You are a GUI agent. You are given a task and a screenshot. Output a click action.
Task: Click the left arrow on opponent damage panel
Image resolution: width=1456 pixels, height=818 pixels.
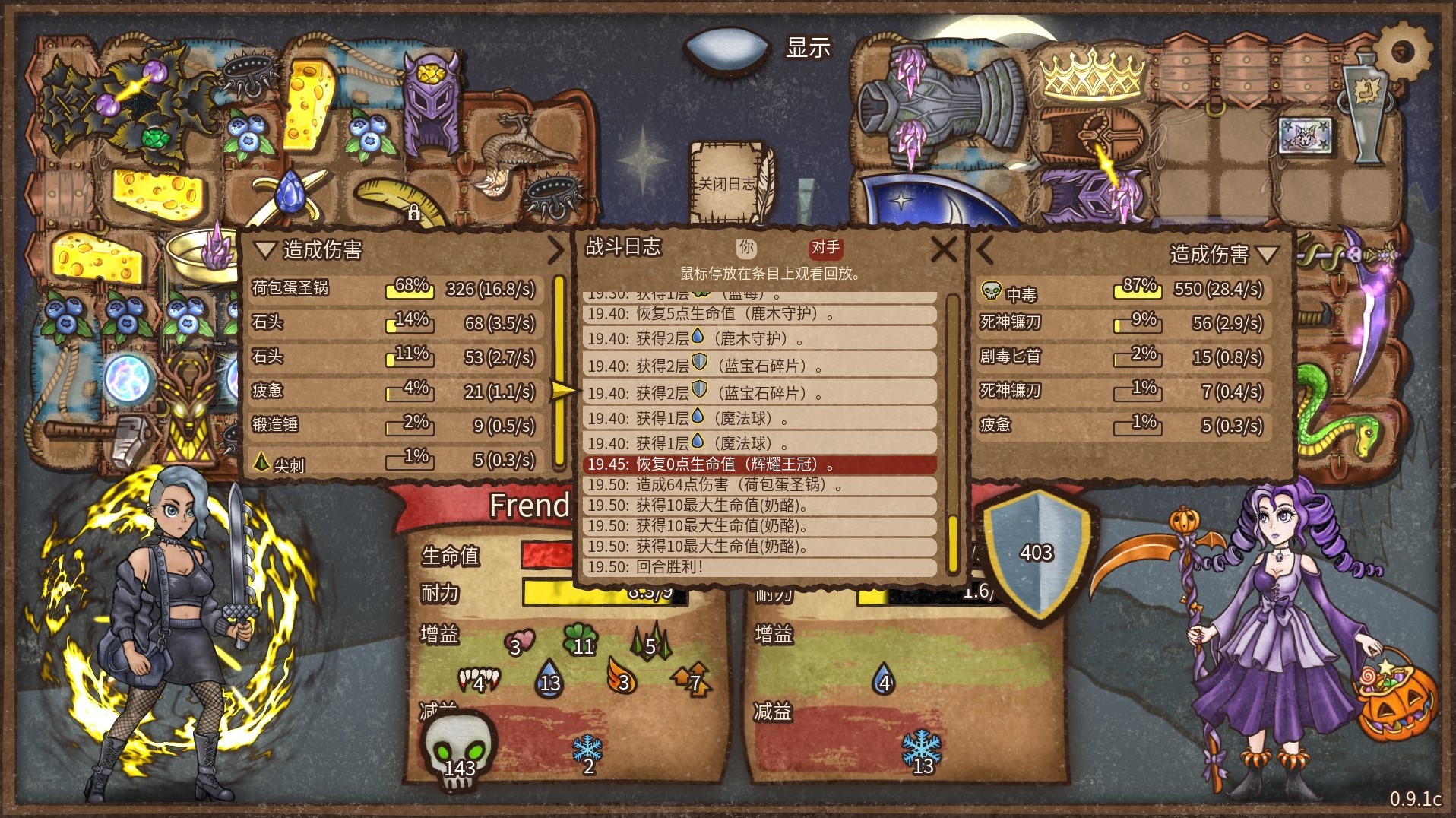tap(986, 250)
